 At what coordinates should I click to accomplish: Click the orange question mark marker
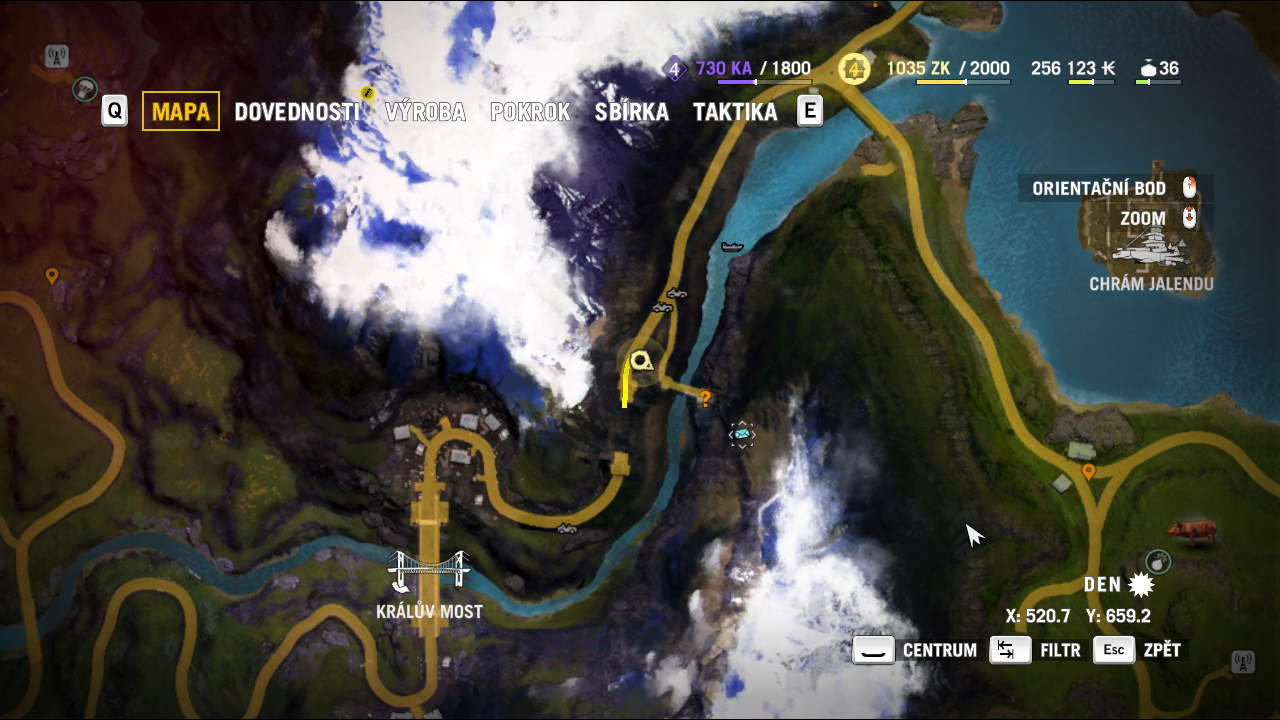pyautogui.click(x=705, y=400)
